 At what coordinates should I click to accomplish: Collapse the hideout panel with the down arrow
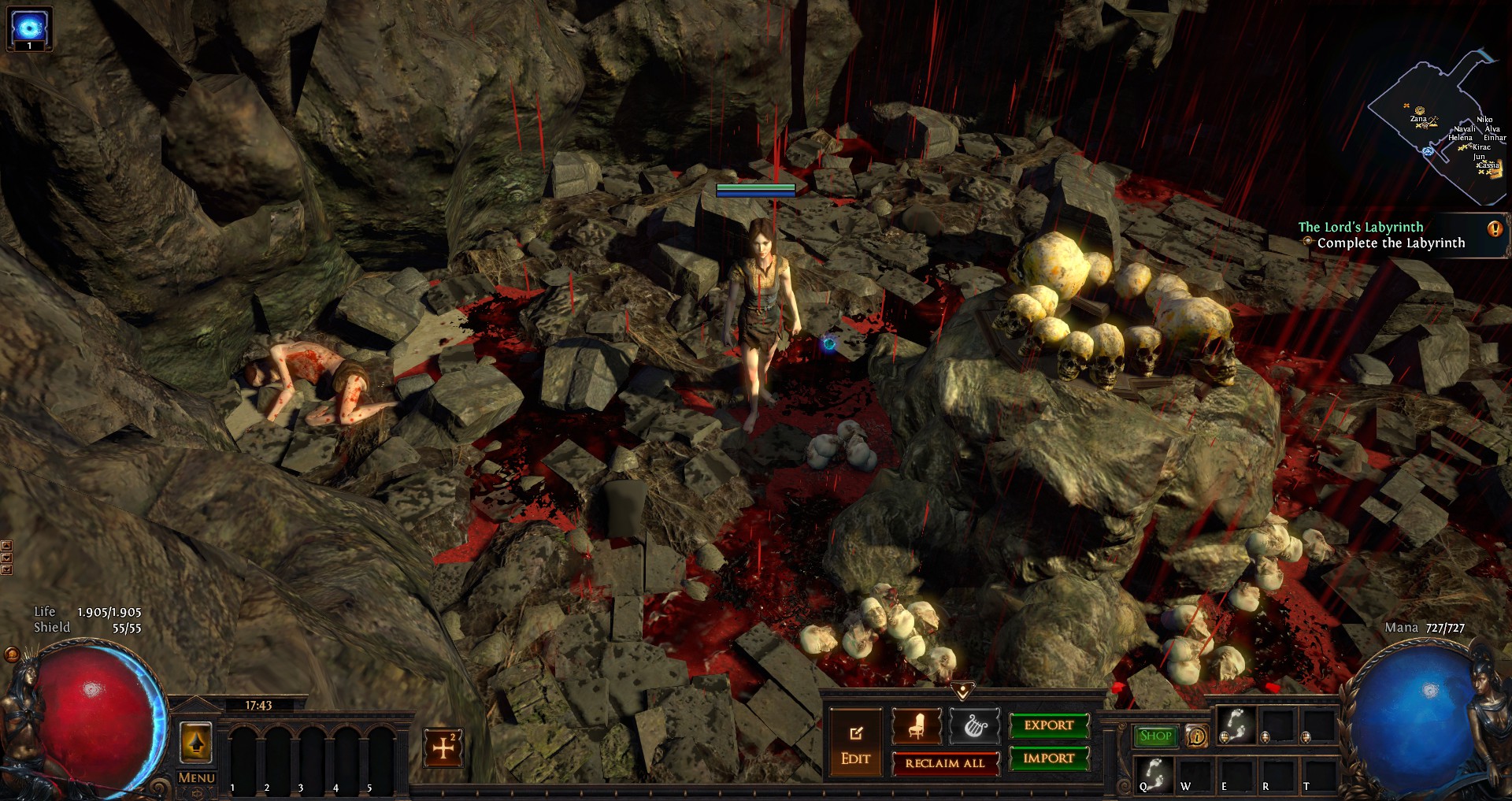click(962, 690)
